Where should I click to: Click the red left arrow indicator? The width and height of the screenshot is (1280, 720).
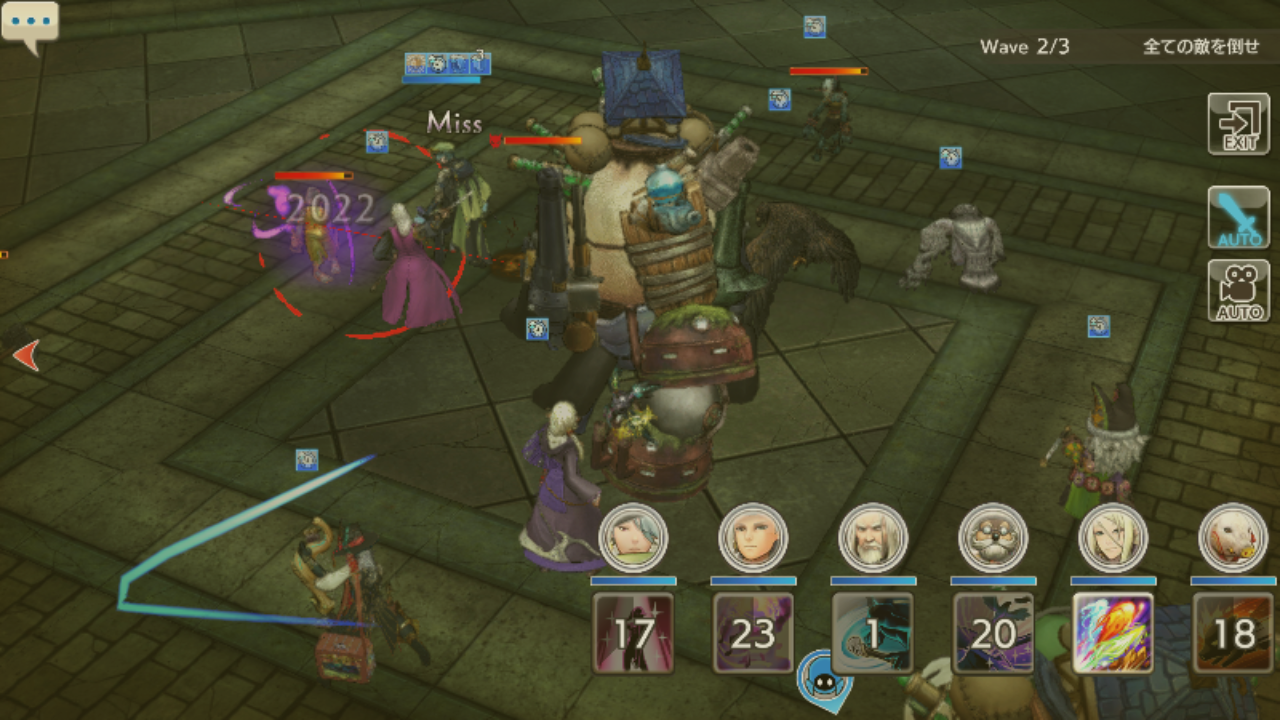coord(26,354)
